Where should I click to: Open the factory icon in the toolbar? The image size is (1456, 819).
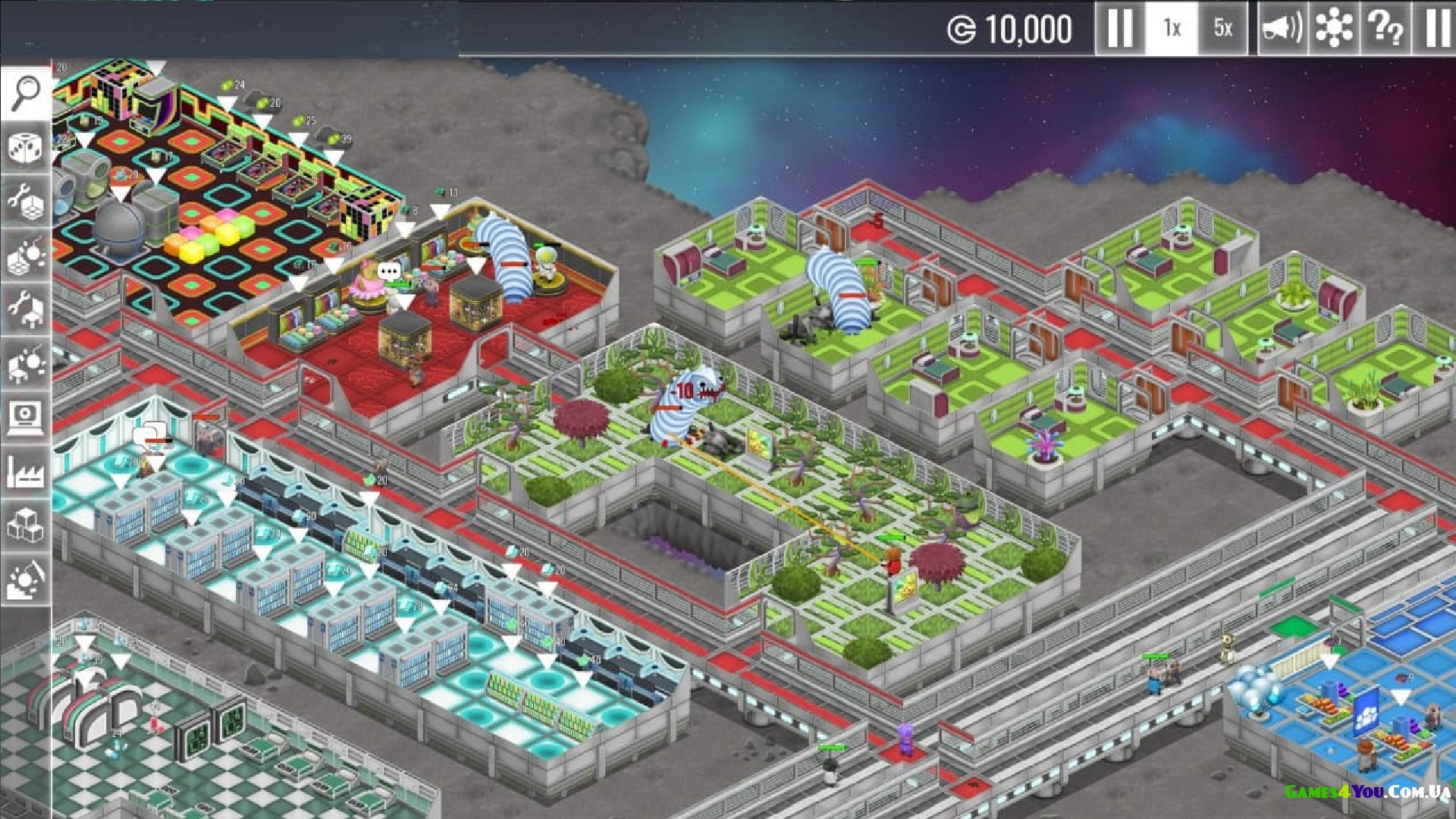tap(26, 472)
